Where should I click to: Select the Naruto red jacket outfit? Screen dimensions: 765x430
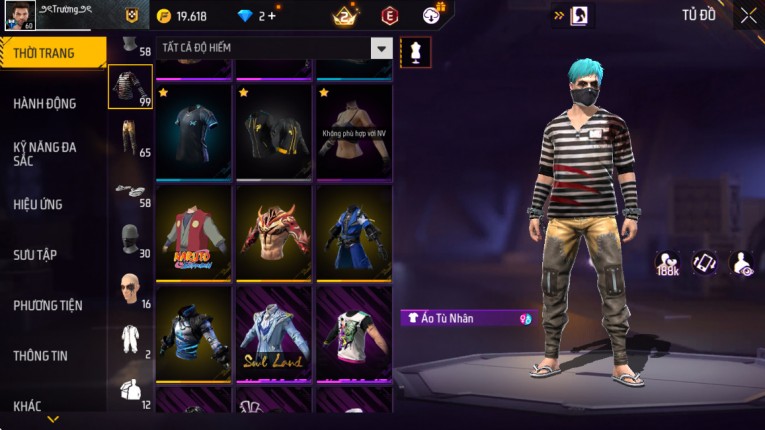pos(194,232)
